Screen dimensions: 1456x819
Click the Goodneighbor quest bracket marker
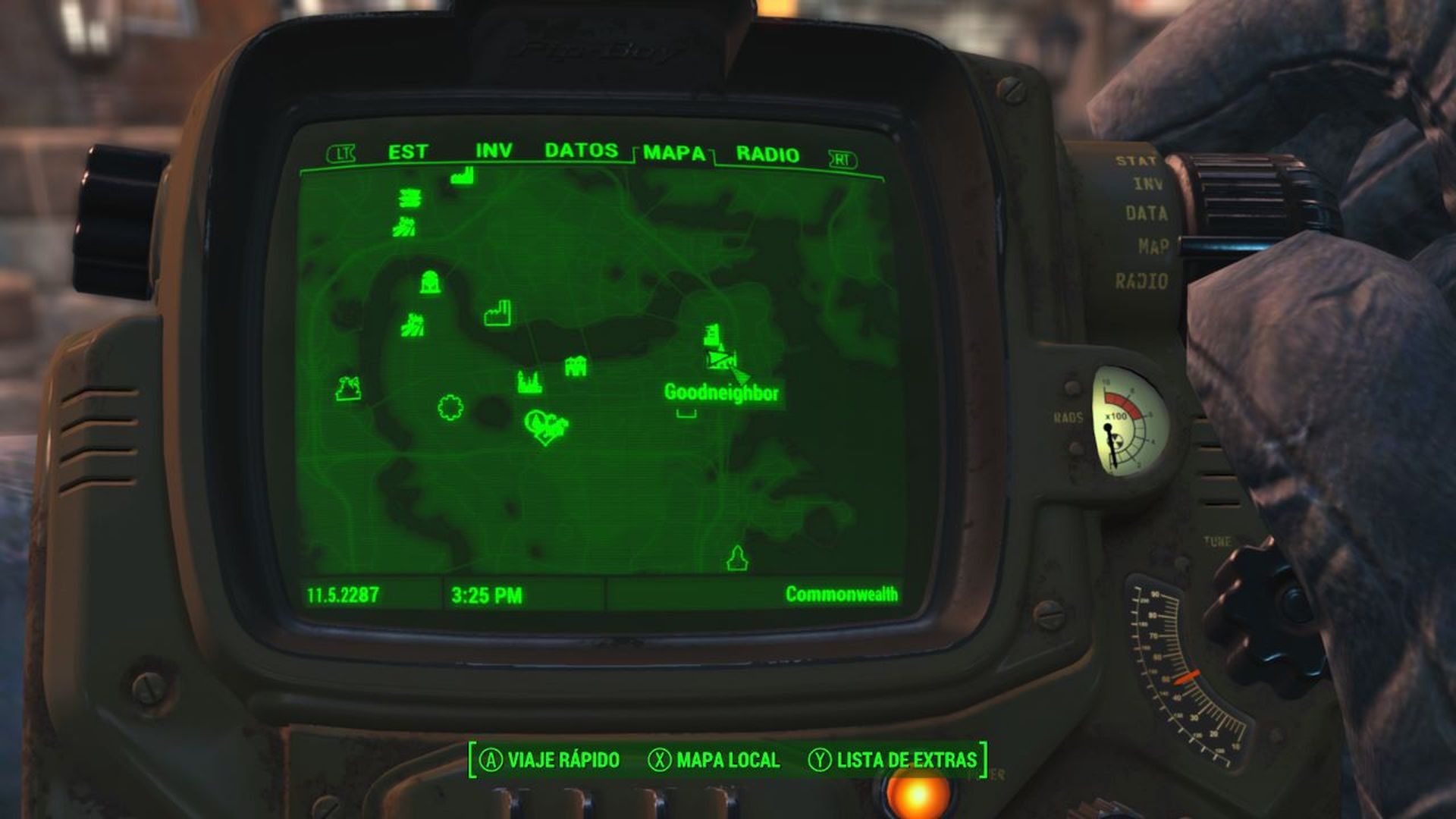pos(686,413)
